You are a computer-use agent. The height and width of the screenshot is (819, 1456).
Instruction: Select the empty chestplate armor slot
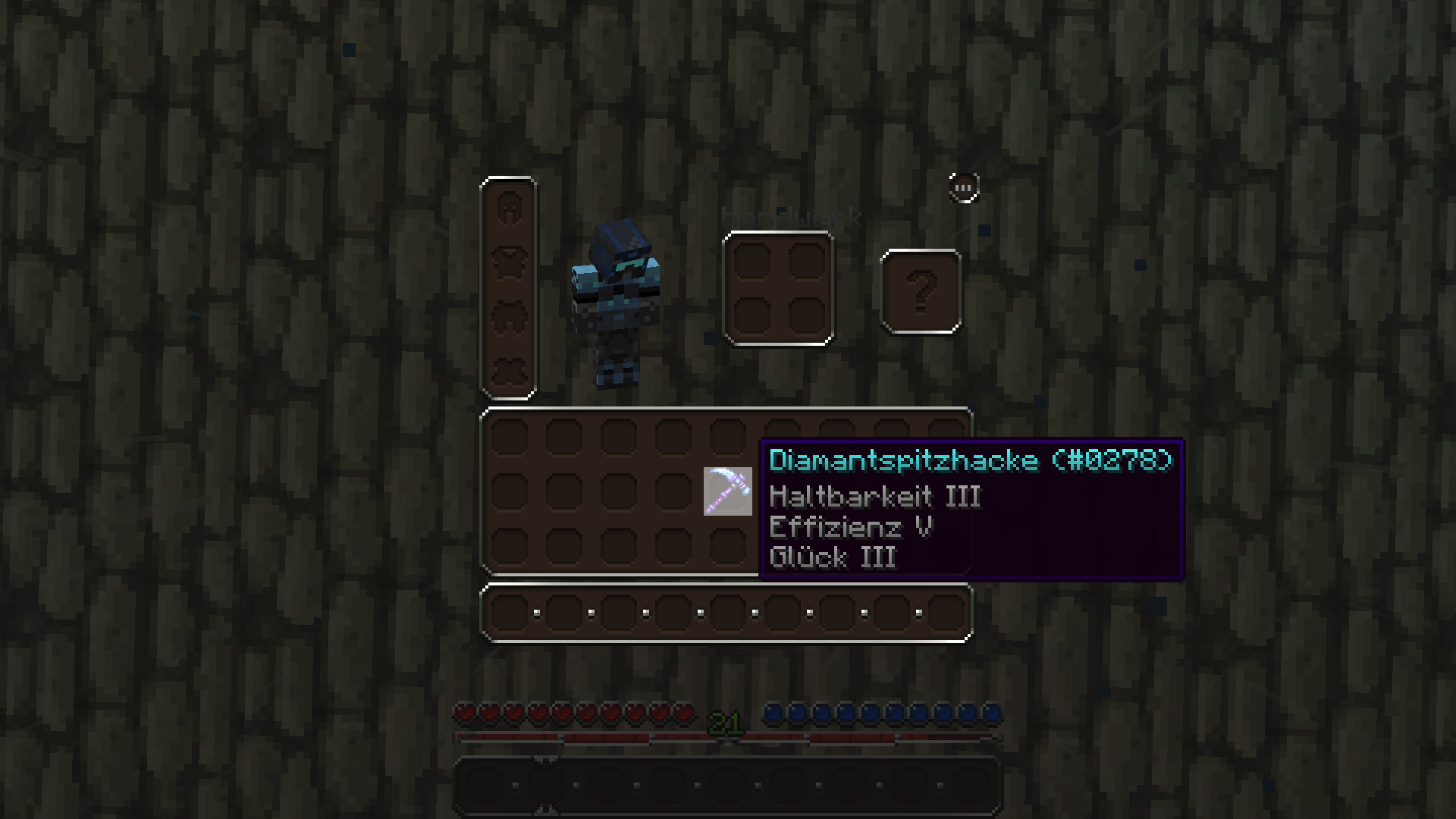[508, 262]
